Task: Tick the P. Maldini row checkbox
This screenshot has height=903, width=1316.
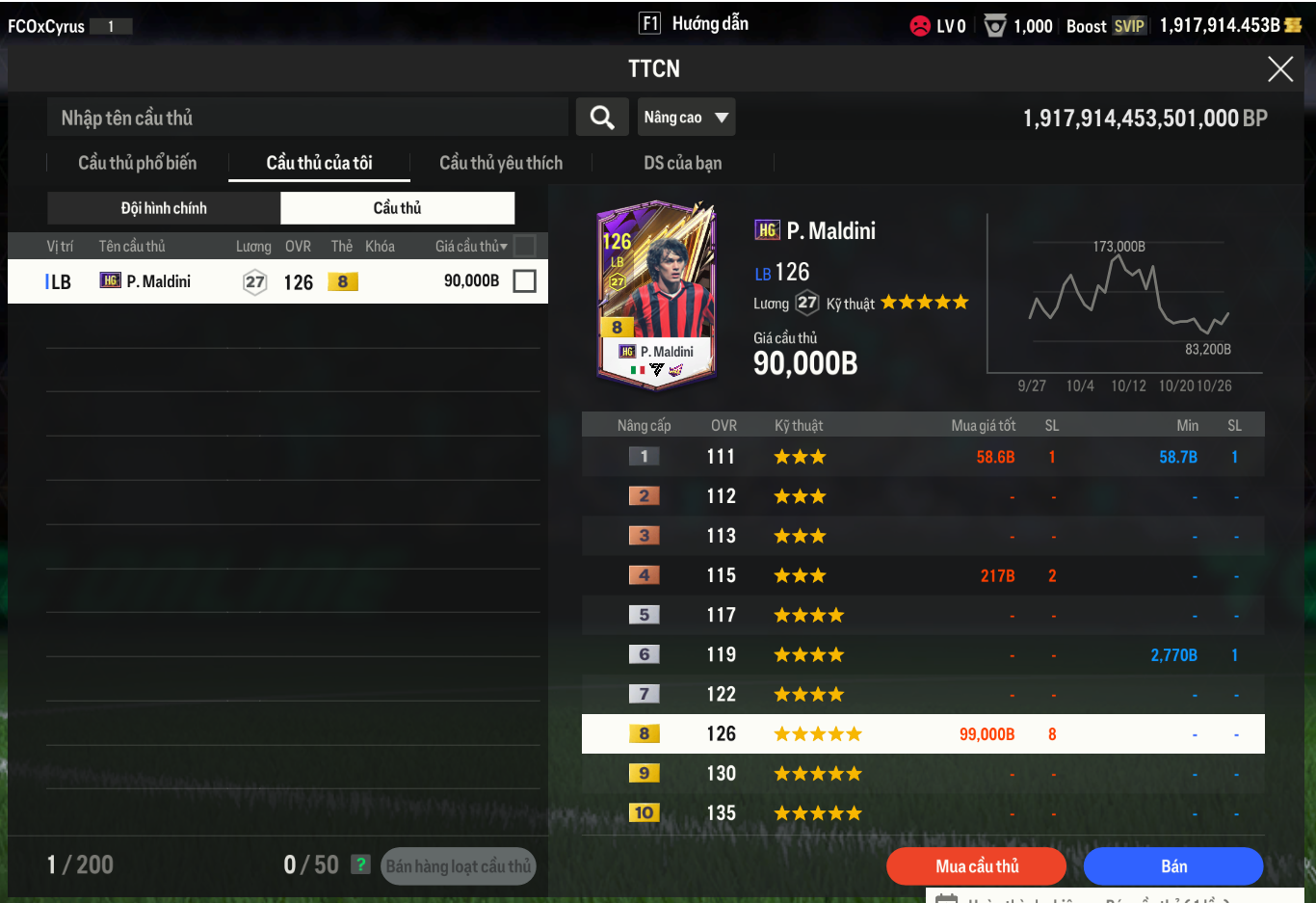Action: coord(524,281)
